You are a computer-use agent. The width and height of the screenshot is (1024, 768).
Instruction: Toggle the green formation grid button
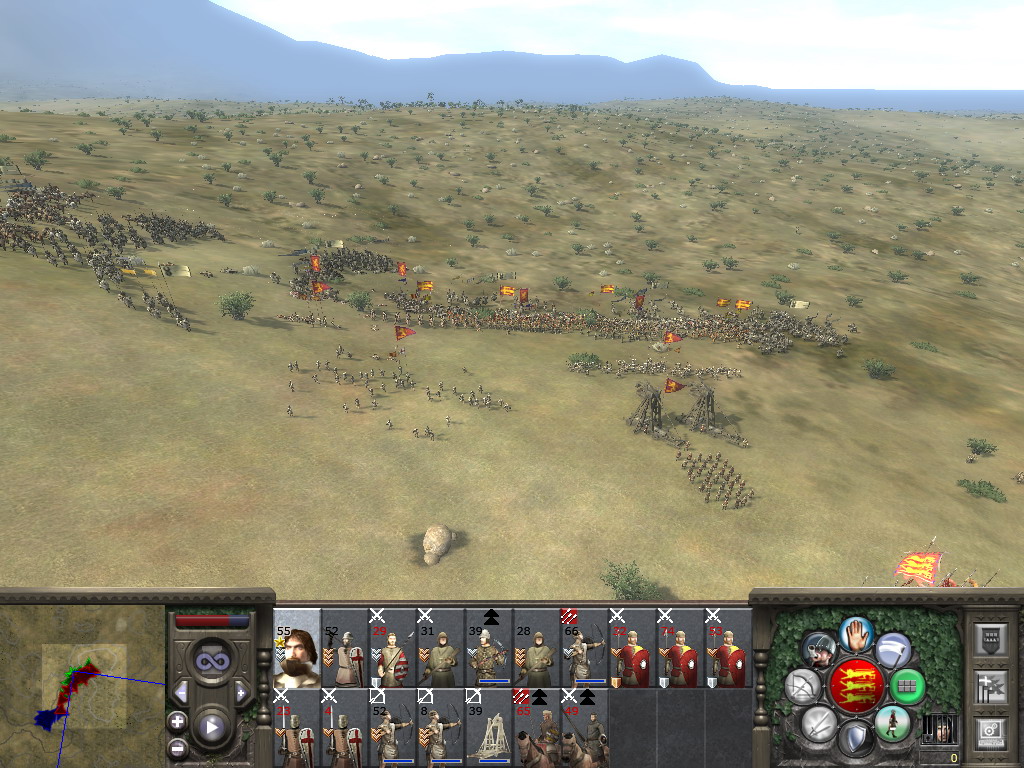tap(907, 687)
